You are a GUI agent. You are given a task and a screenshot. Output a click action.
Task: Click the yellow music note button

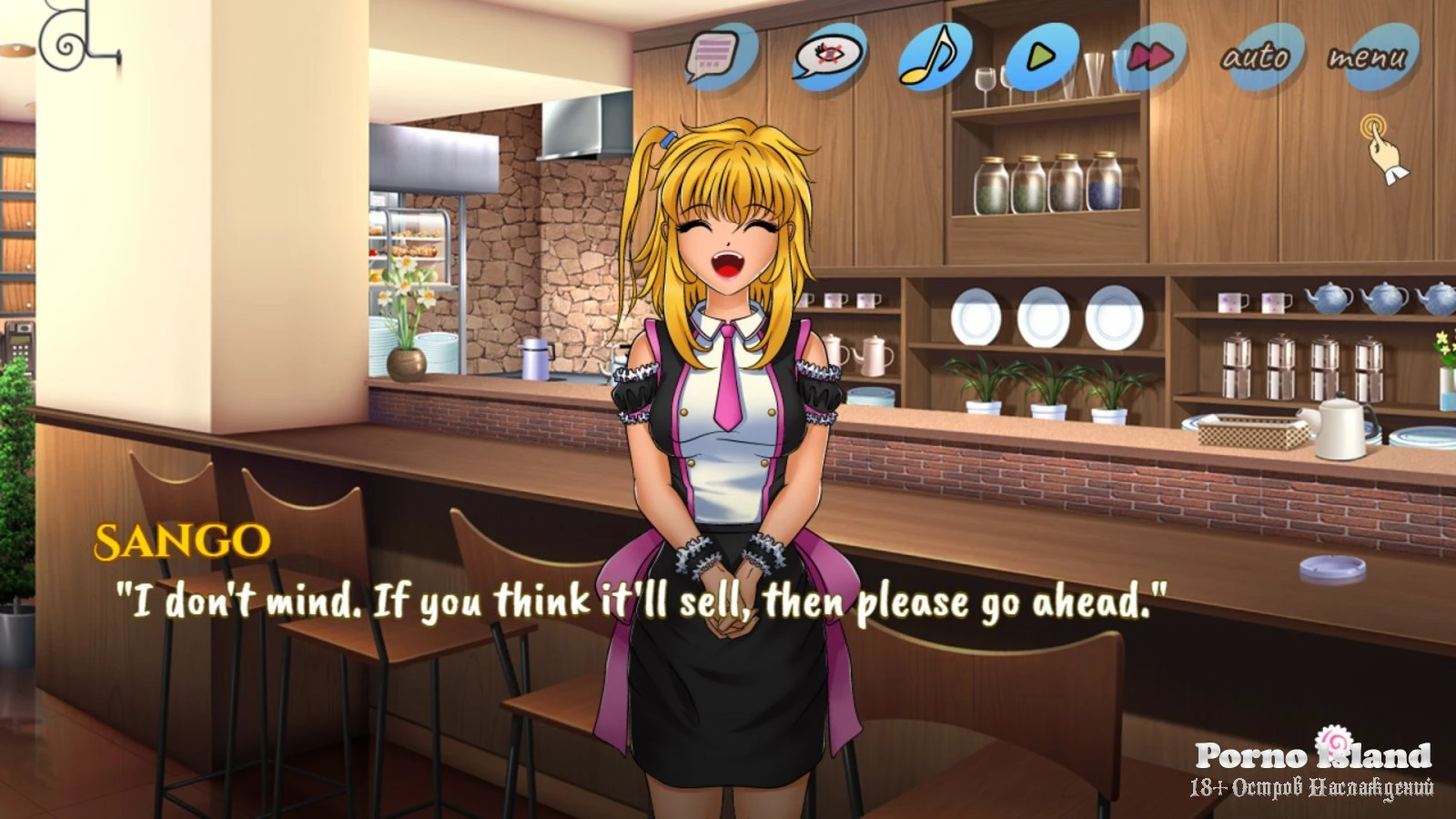point(933,56)
